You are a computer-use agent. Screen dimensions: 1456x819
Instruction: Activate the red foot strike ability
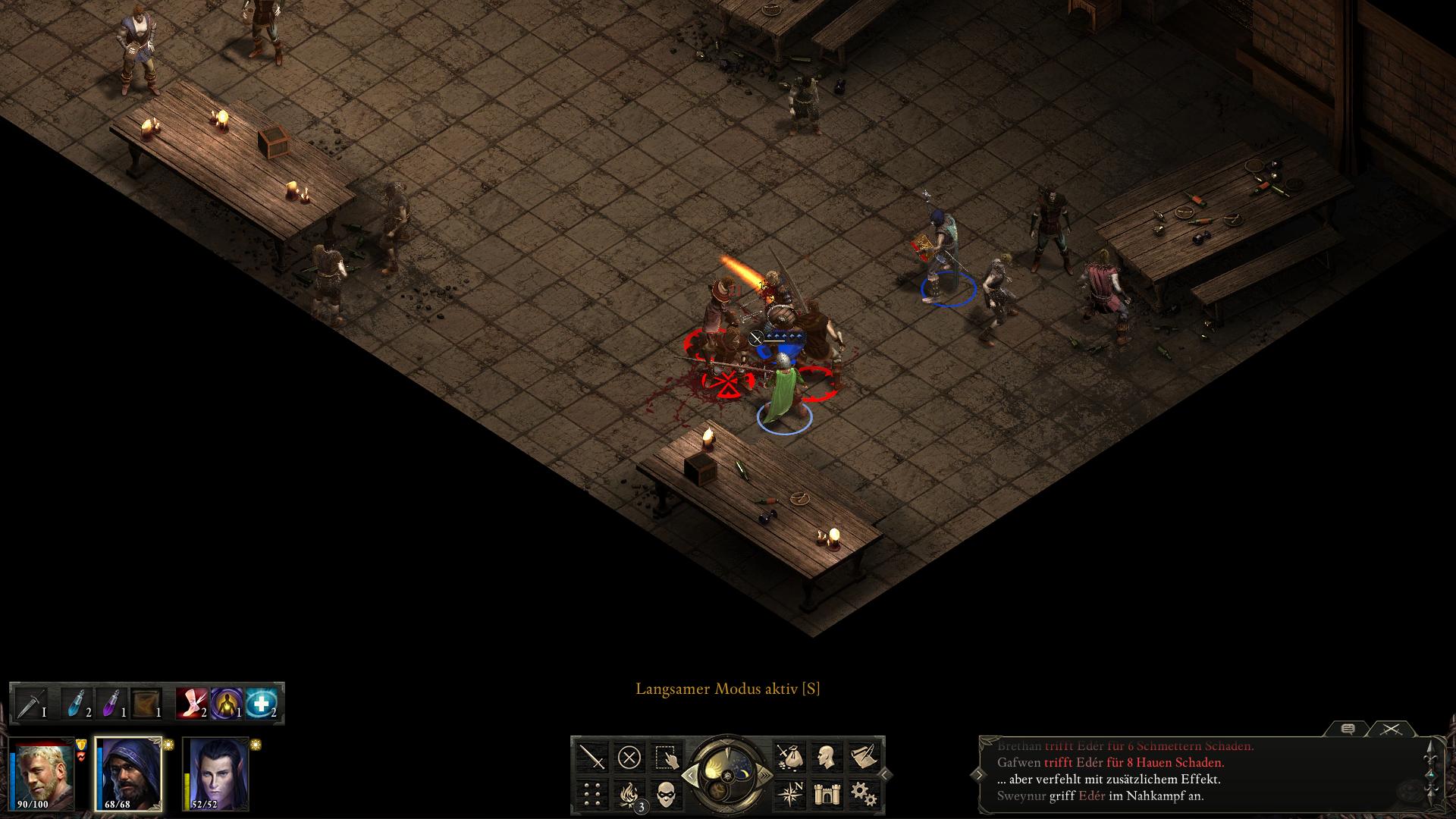click(x=191, y=704)
